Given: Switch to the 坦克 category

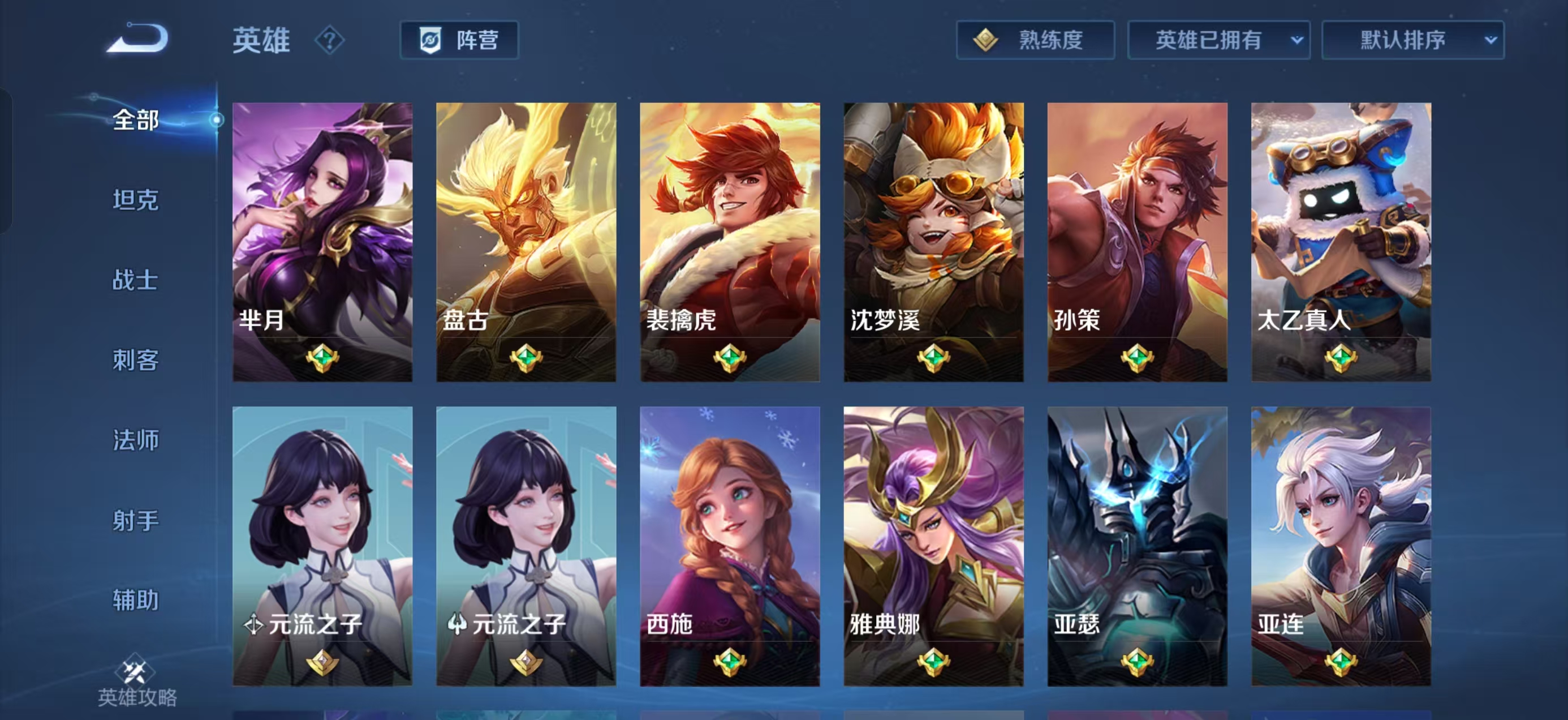Looking at the screenshot, I should click(135, 200).
